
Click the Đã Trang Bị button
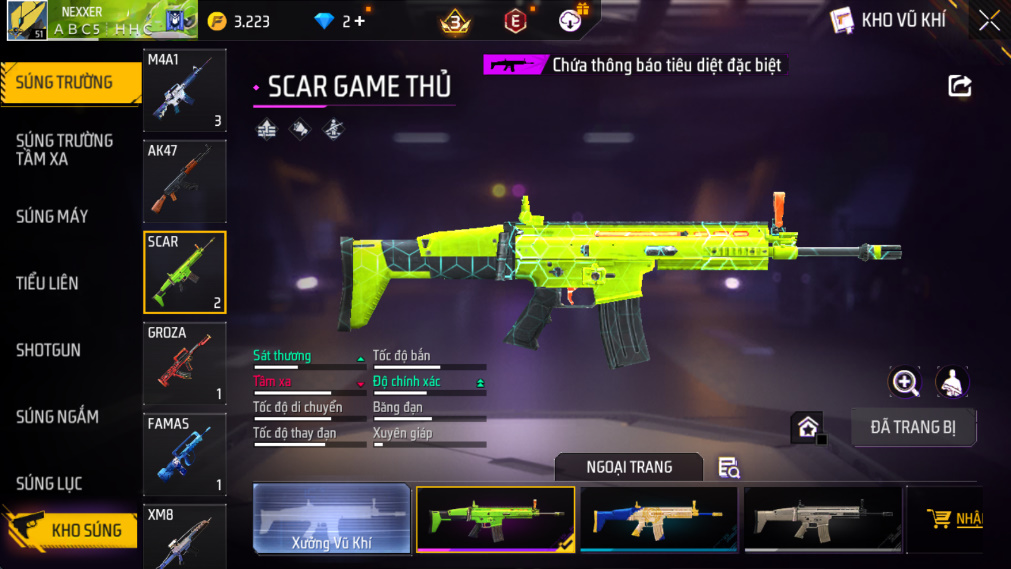(913, 427)
